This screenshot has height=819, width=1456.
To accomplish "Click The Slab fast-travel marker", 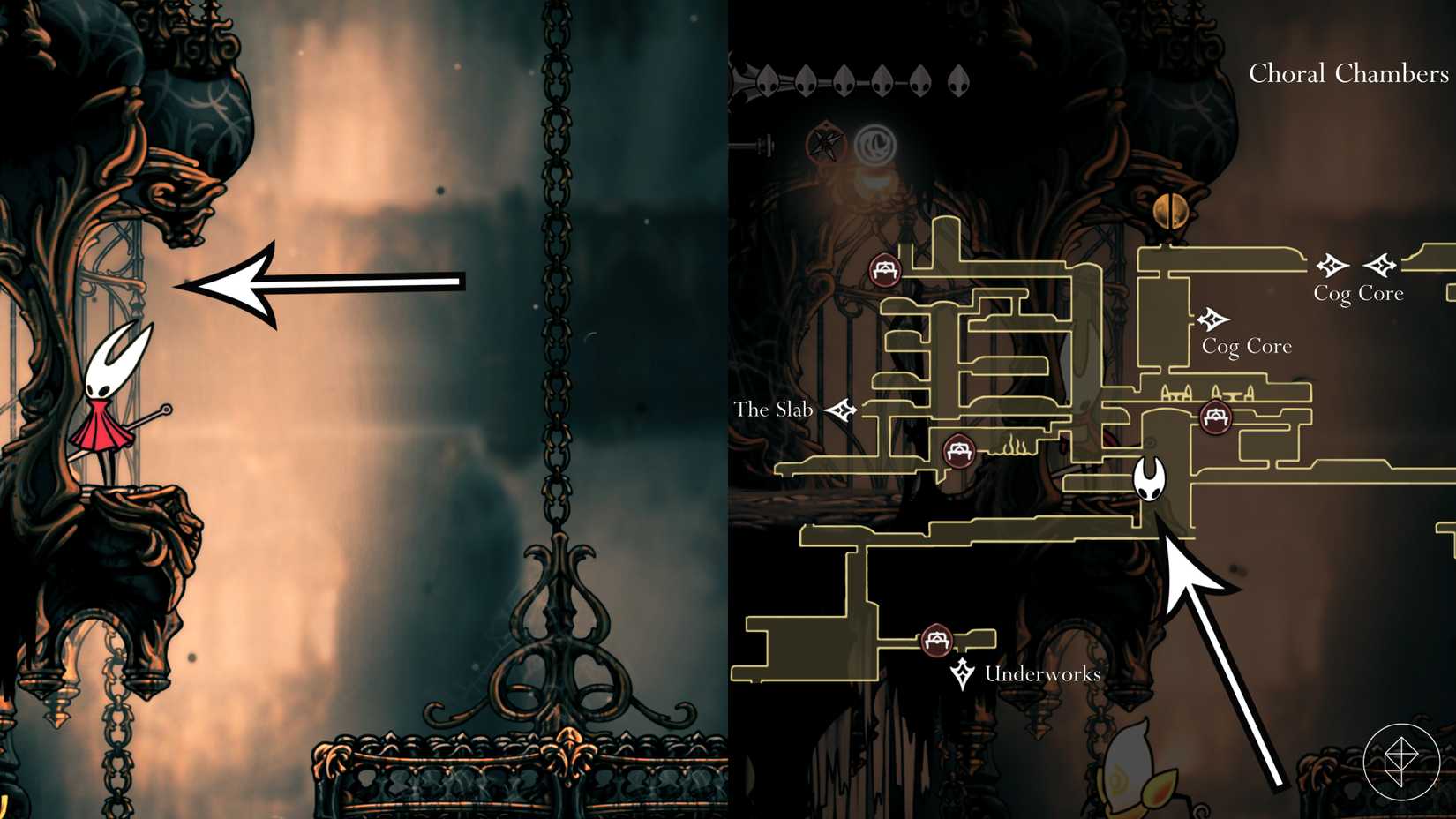I will click(843, 409).
